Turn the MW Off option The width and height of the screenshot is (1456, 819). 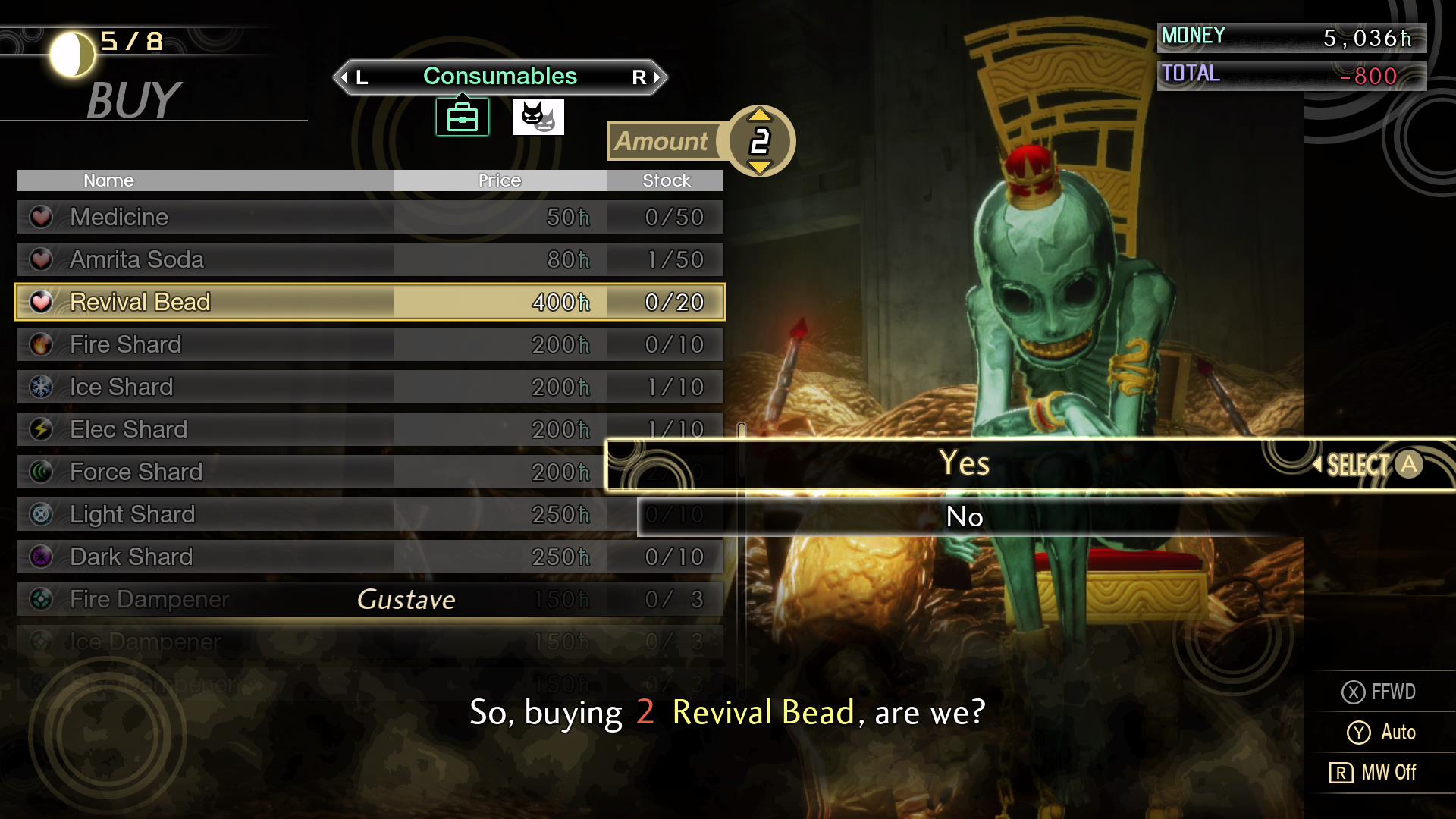(x=1374, y=772)
